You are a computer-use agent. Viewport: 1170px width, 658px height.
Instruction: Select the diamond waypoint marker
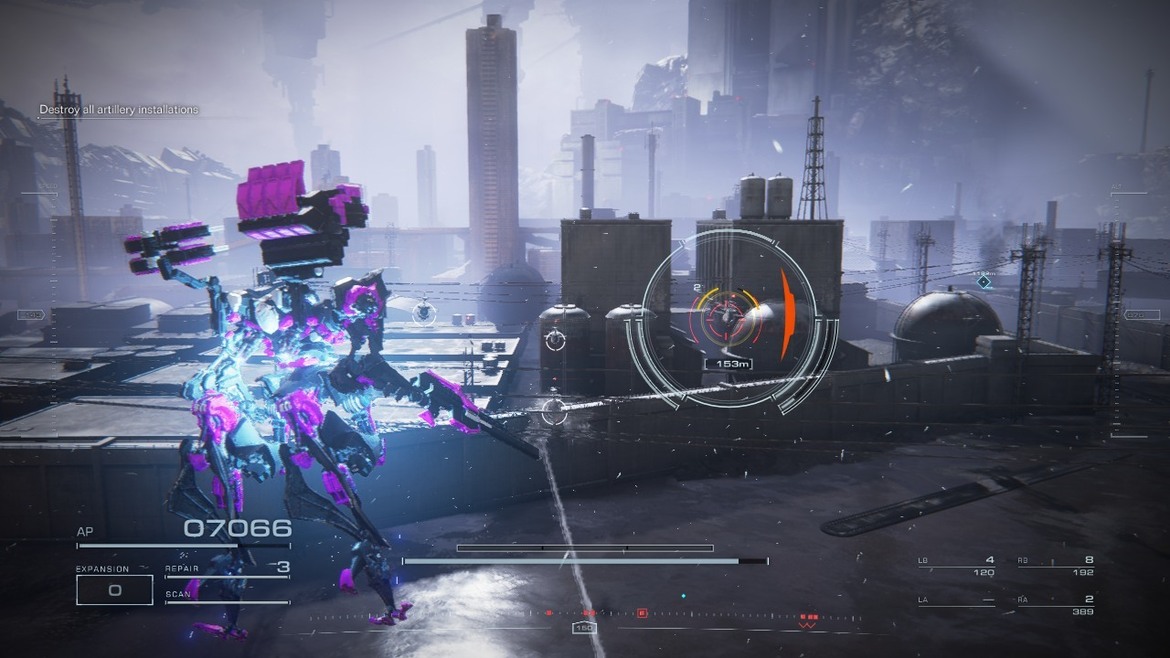point(984,282)
